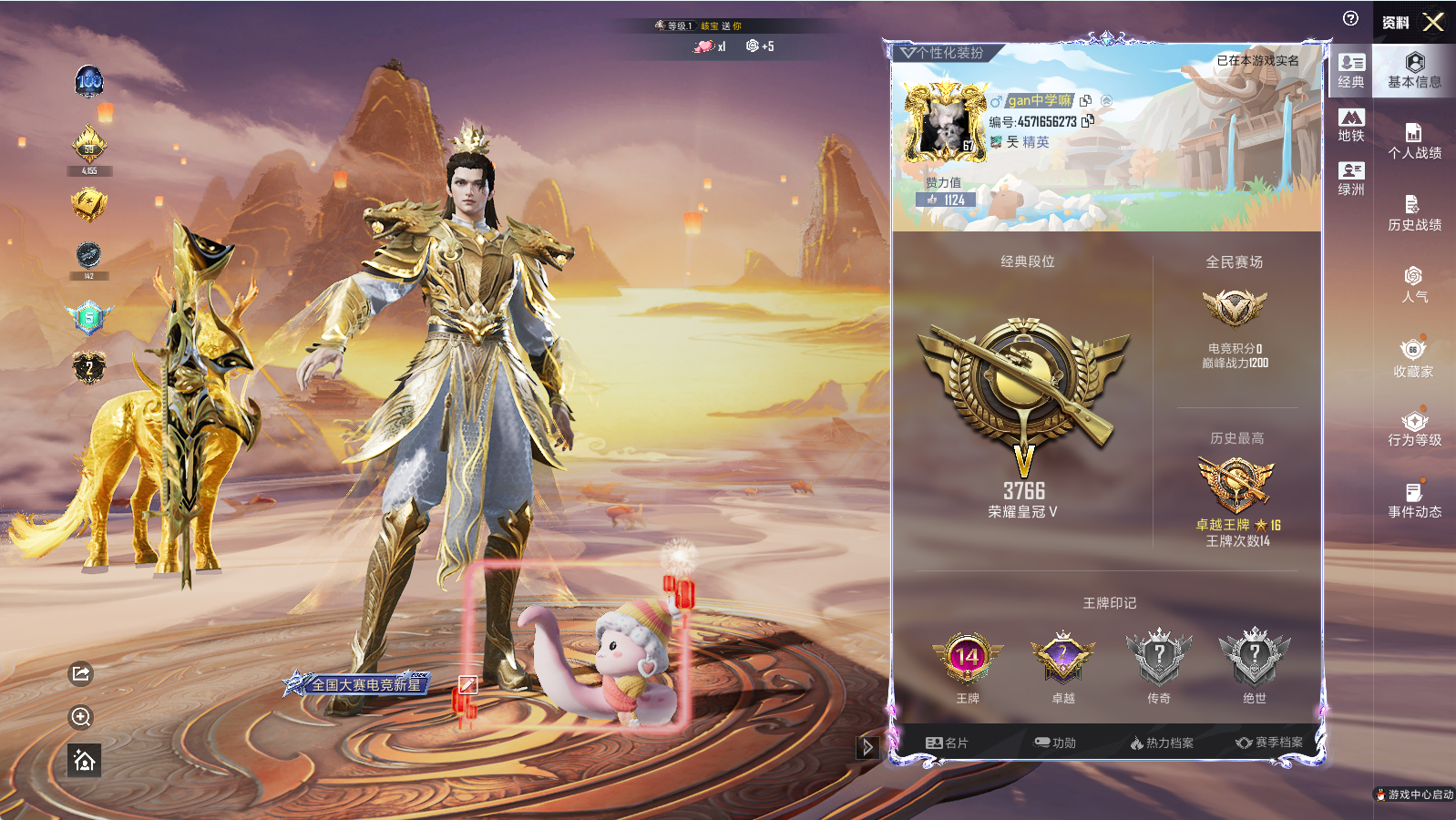Open the 历史战绩 match history menu
The image size is (1456, 820).
tap(1414, 213)
